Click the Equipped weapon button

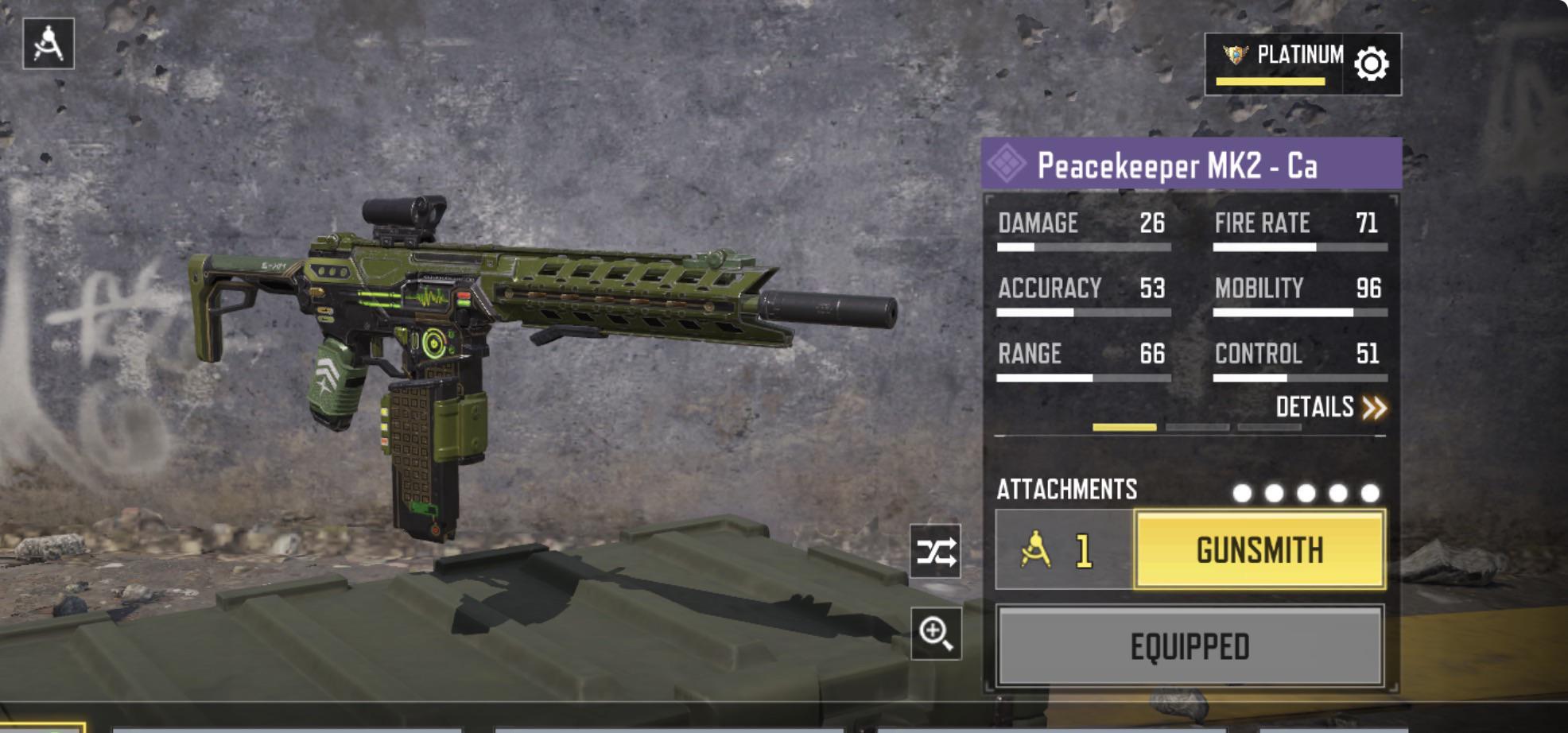coord(1190,646)
